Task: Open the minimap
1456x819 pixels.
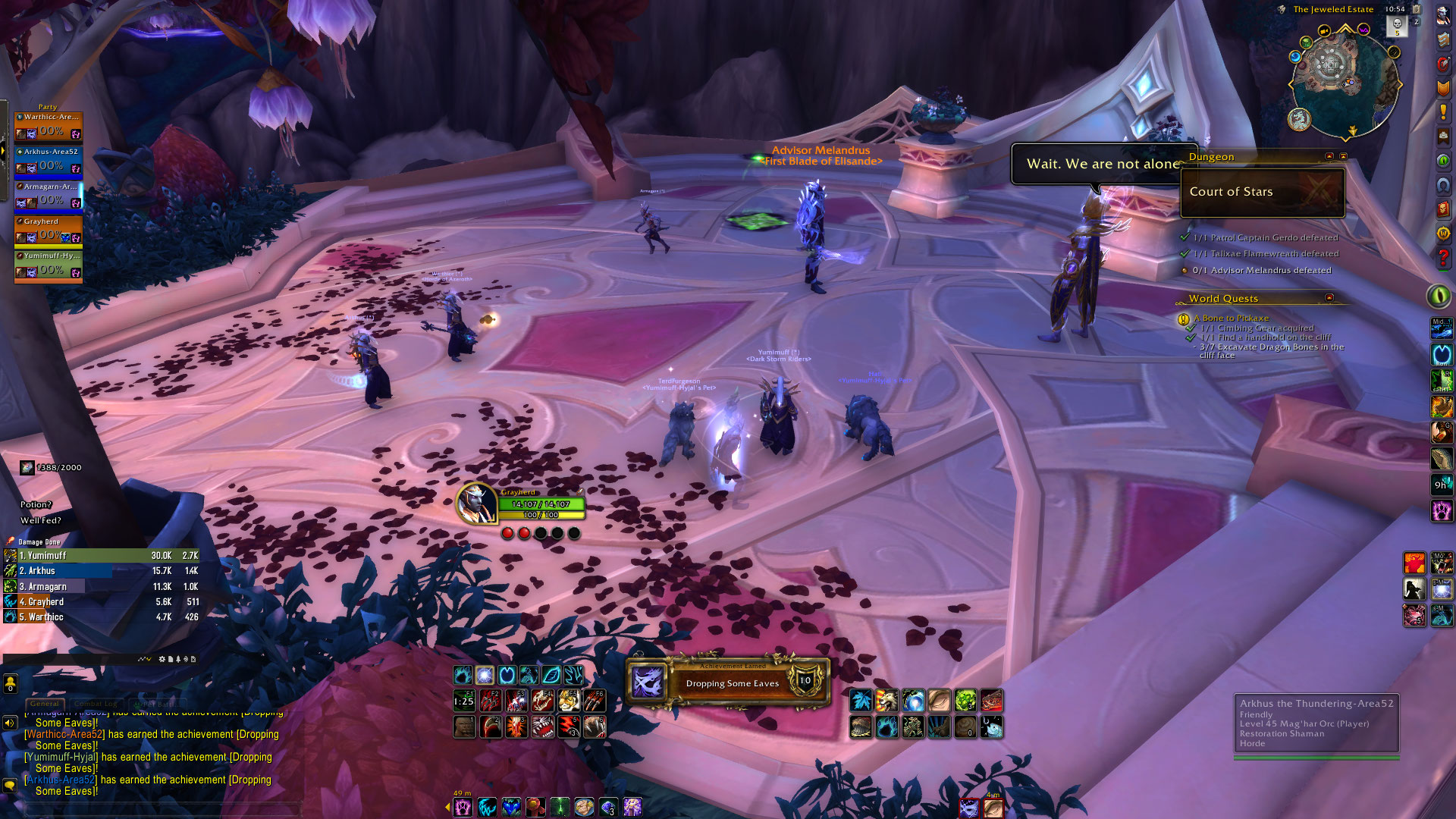Action: pyautogui.click(x=1344, y=83)
